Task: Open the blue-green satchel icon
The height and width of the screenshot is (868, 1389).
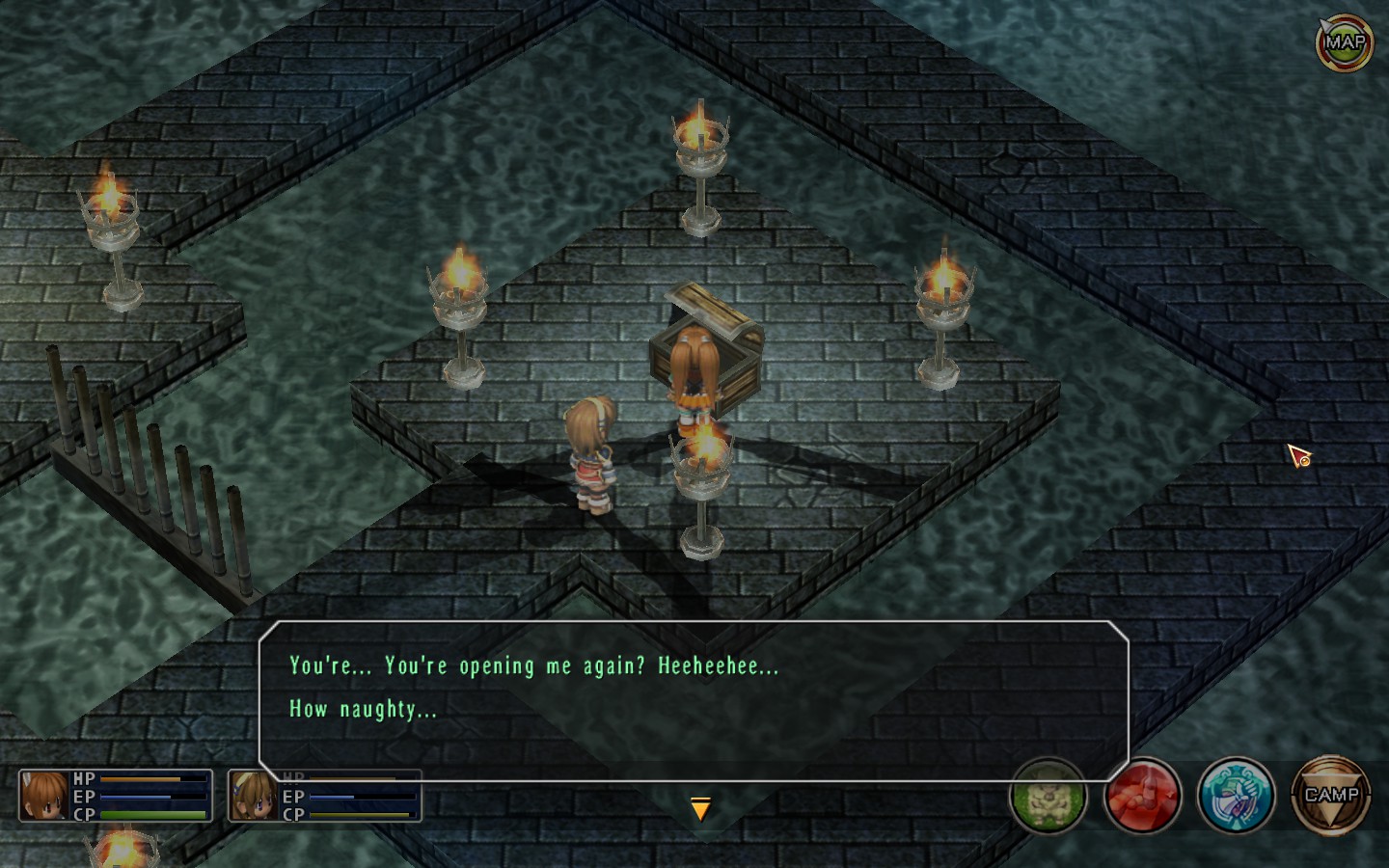Action: [x=1236, y=797]
